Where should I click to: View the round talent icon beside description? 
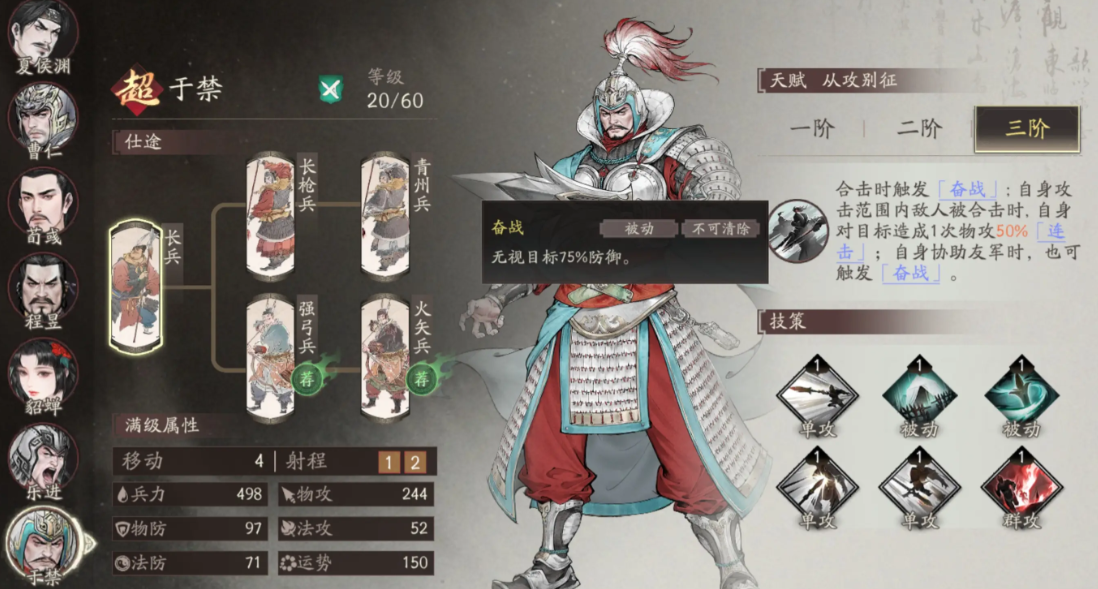[x=799, y=230]
